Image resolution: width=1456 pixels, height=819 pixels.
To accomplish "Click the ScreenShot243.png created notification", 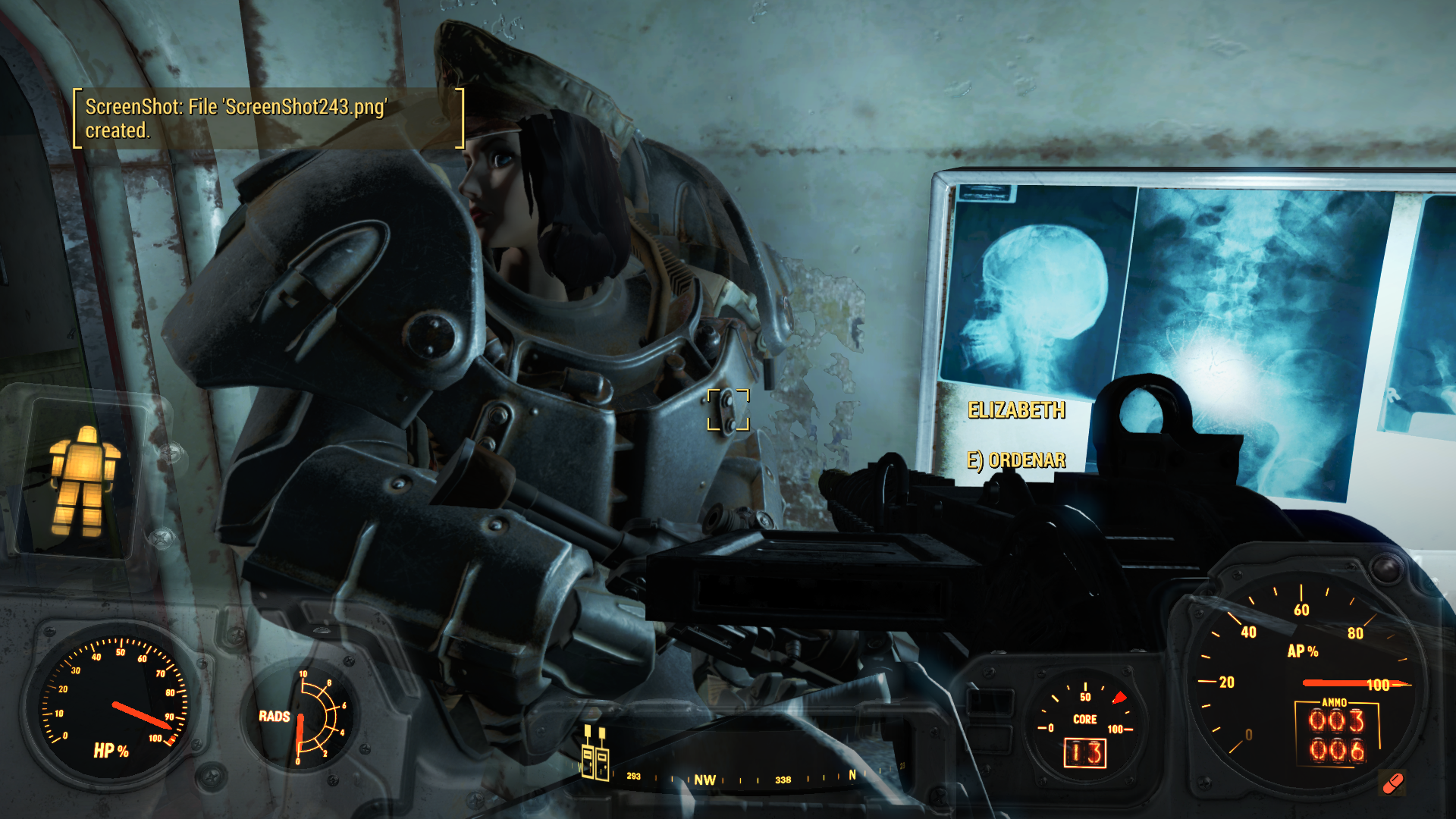I will [x=268, y=118].
